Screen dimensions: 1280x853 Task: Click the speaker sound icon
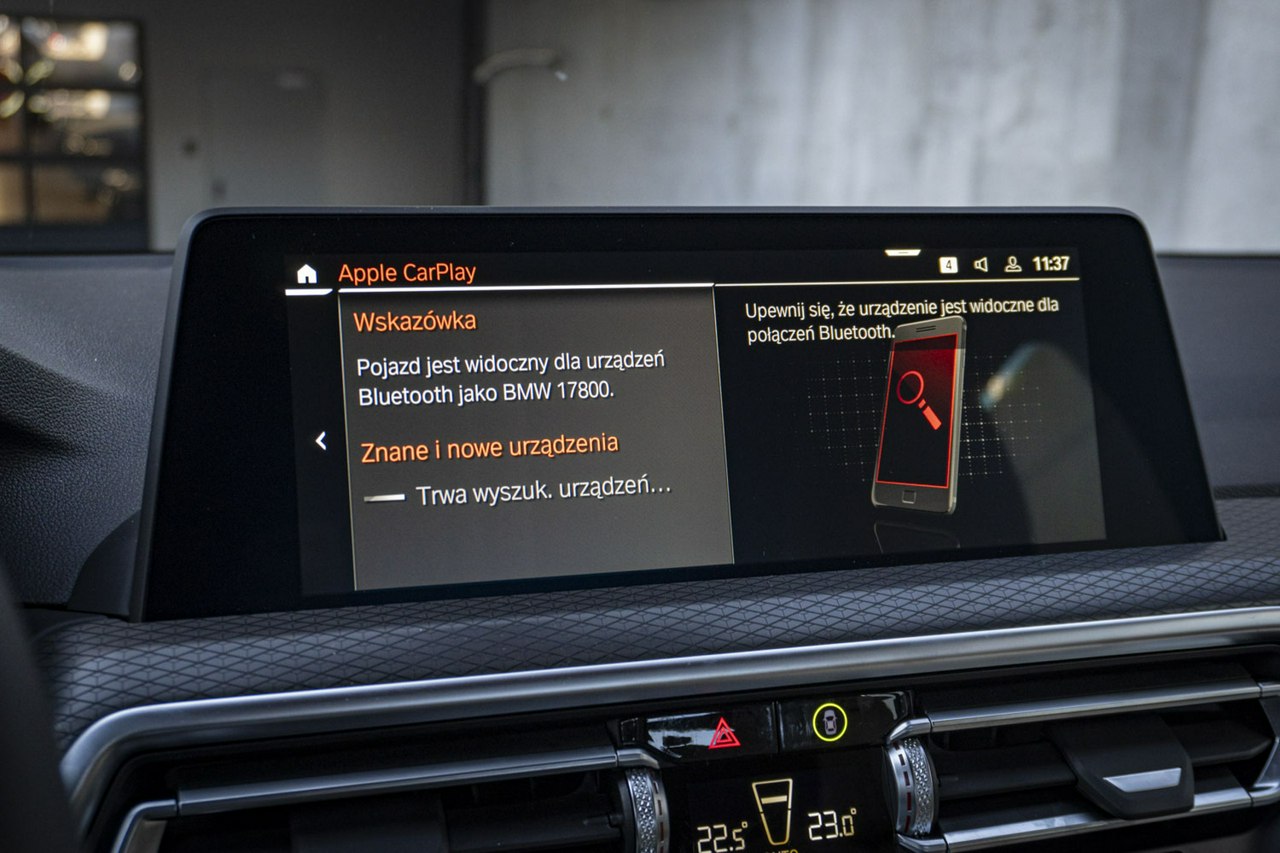pos(981,265)
